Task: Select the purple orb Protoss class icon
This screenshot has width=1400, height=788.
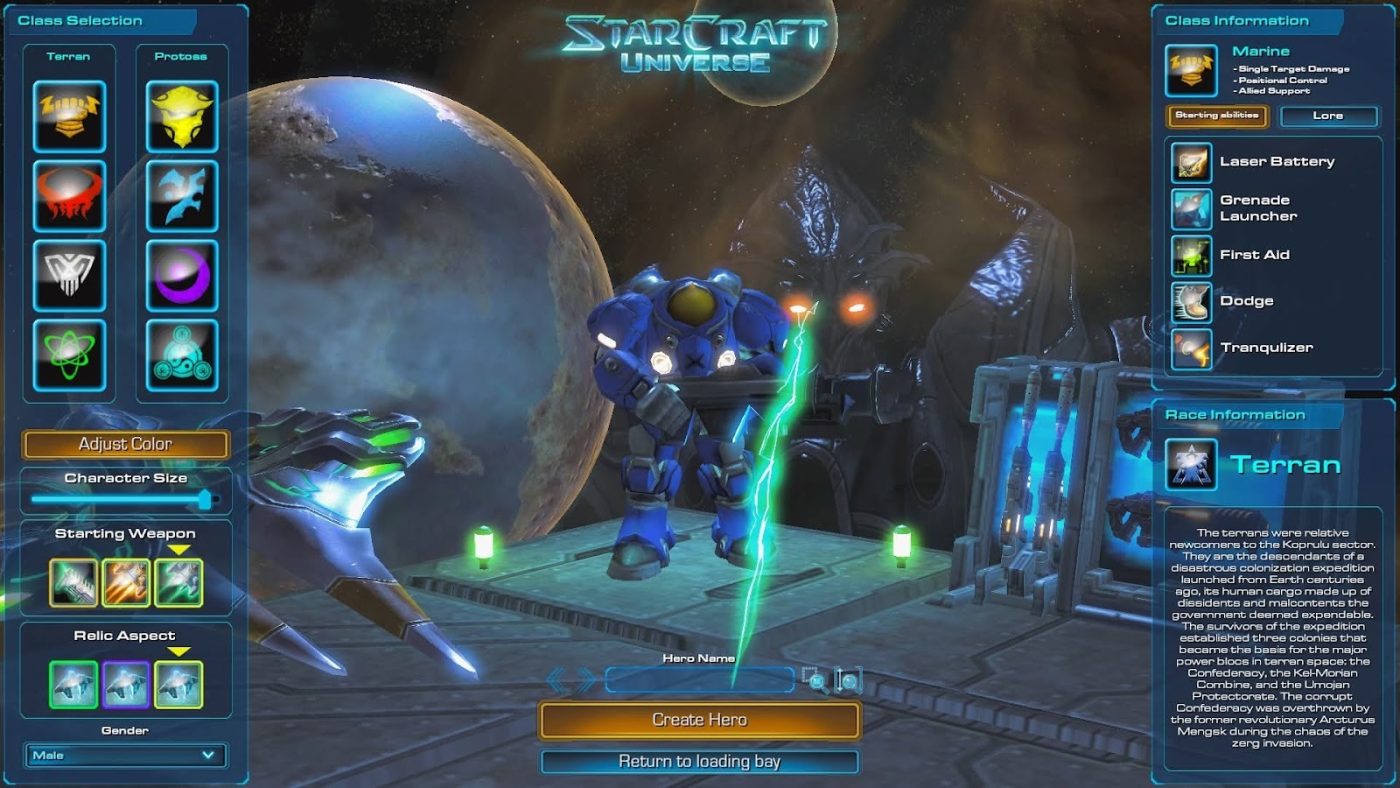Action: 182,272
